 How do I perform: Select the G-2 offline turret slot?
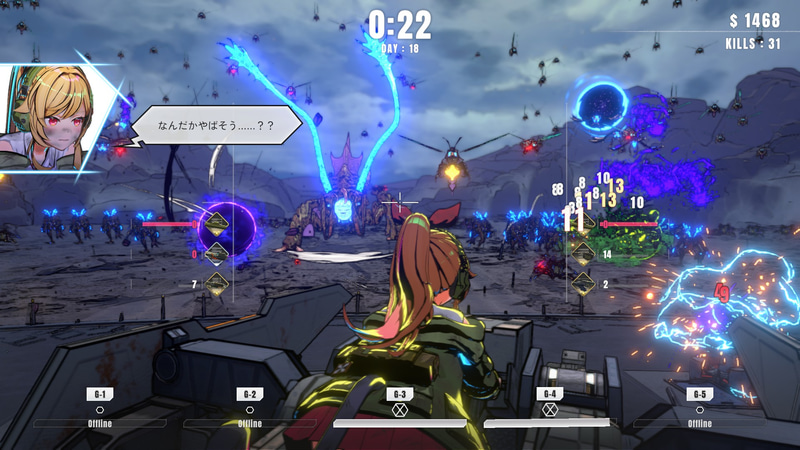tap(250, 408)
